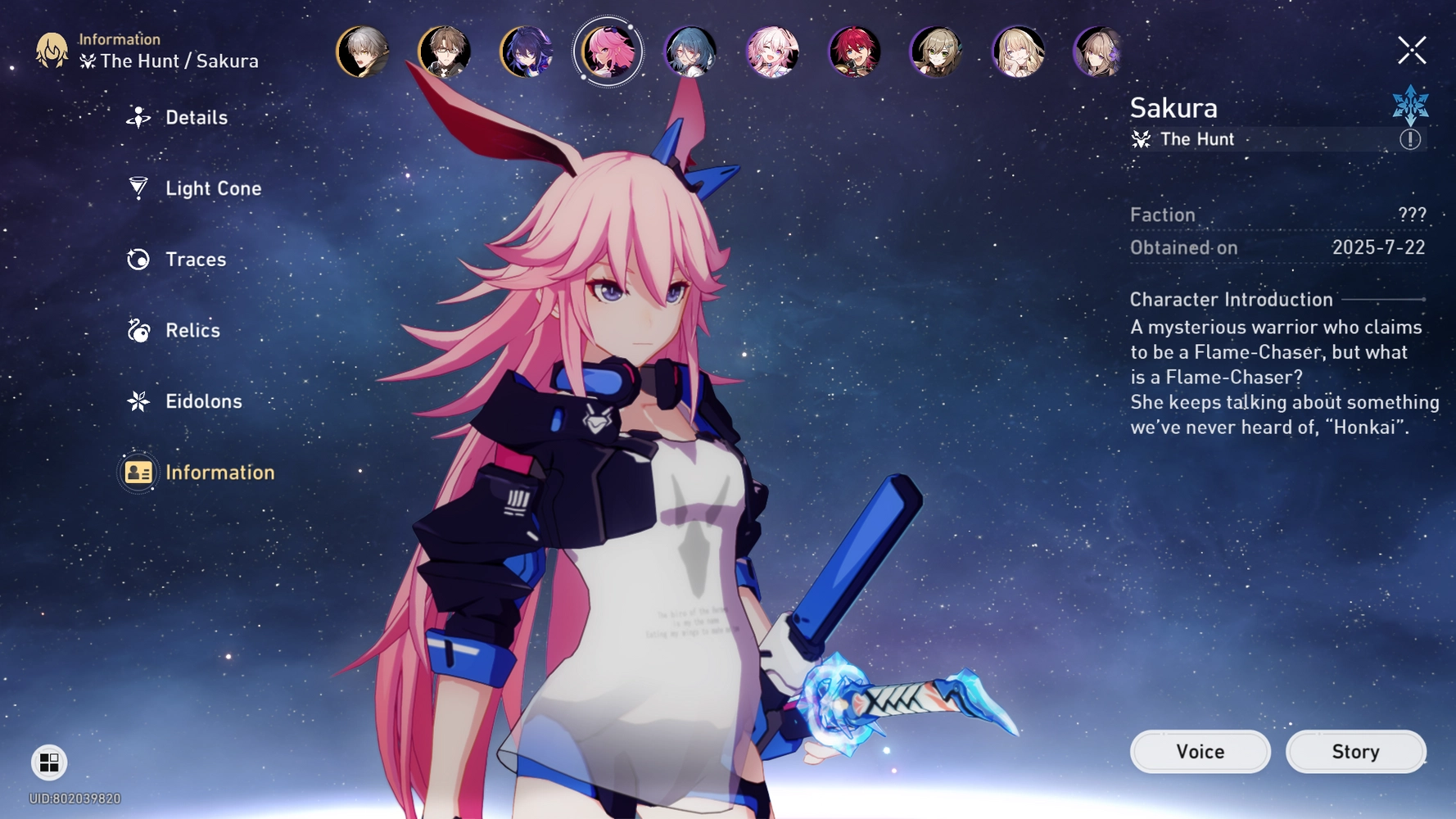The width and height of the screenshot is (1456, 819).
Task: Click the Ice element icon beside Sakura's name
Action: click(x=1410, y=106)
